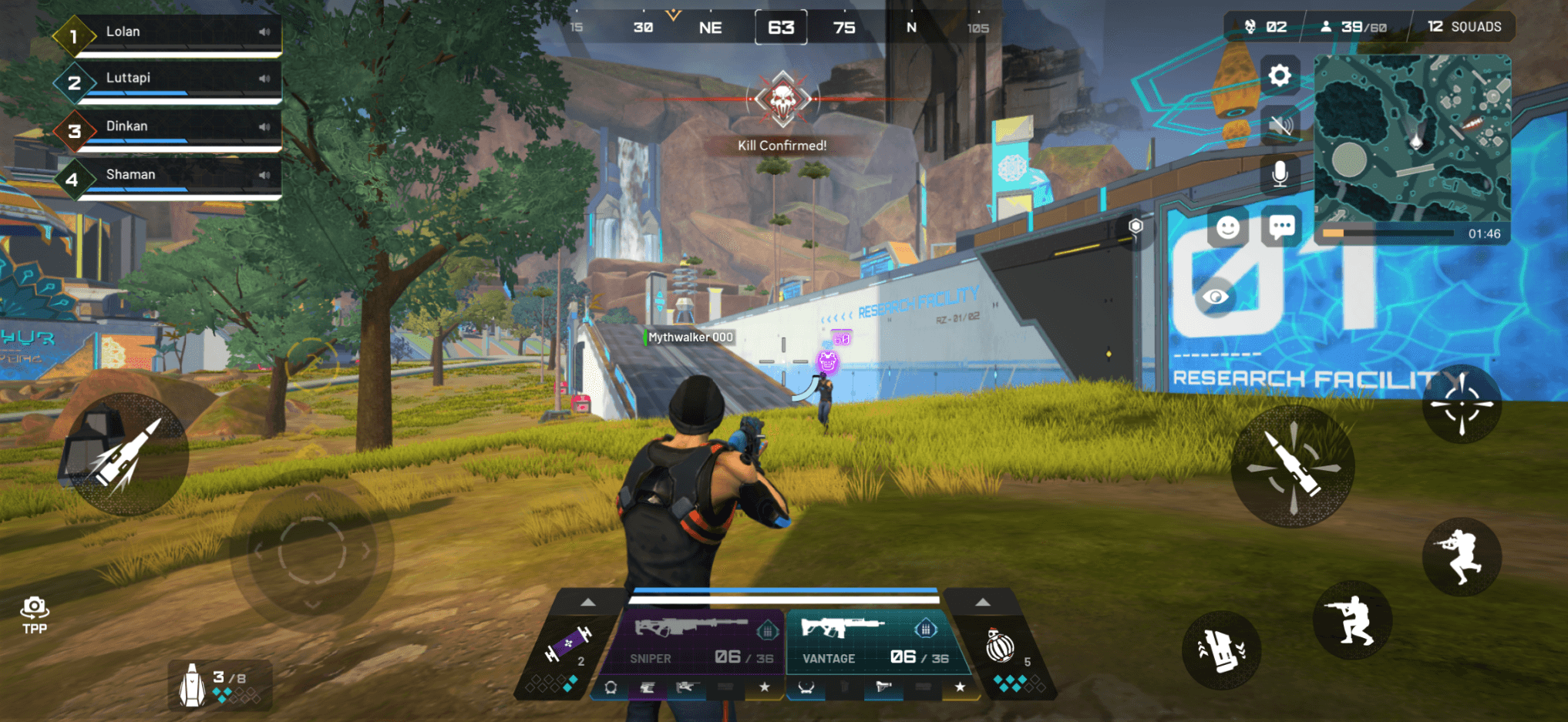Switch camera with the TPP button
Screen dimensions: 1568x722
coord(35,615)
